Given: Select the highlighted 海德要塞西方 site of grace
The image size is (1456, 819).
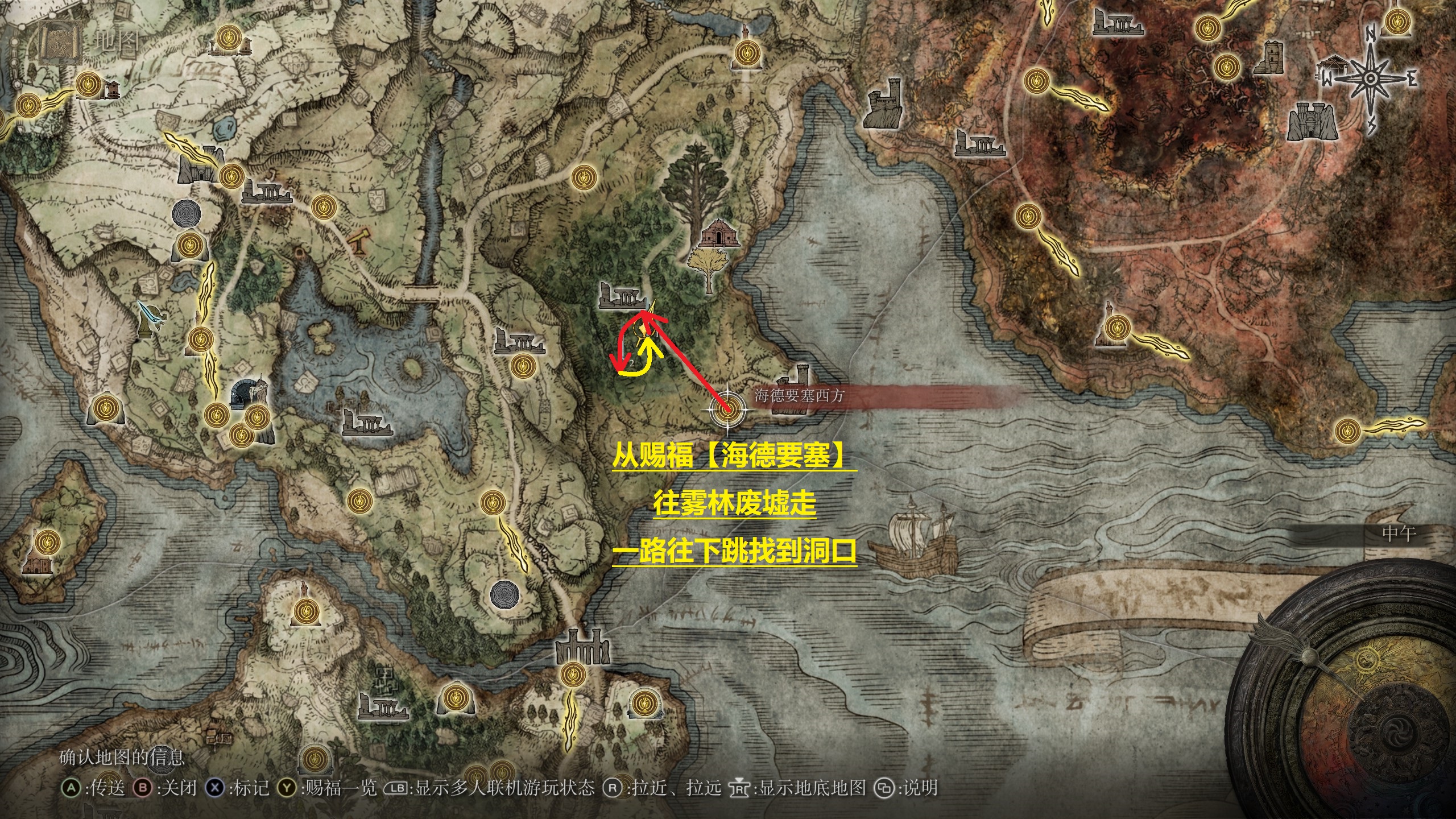Looking at the screenshot, I should coord(727,410).
